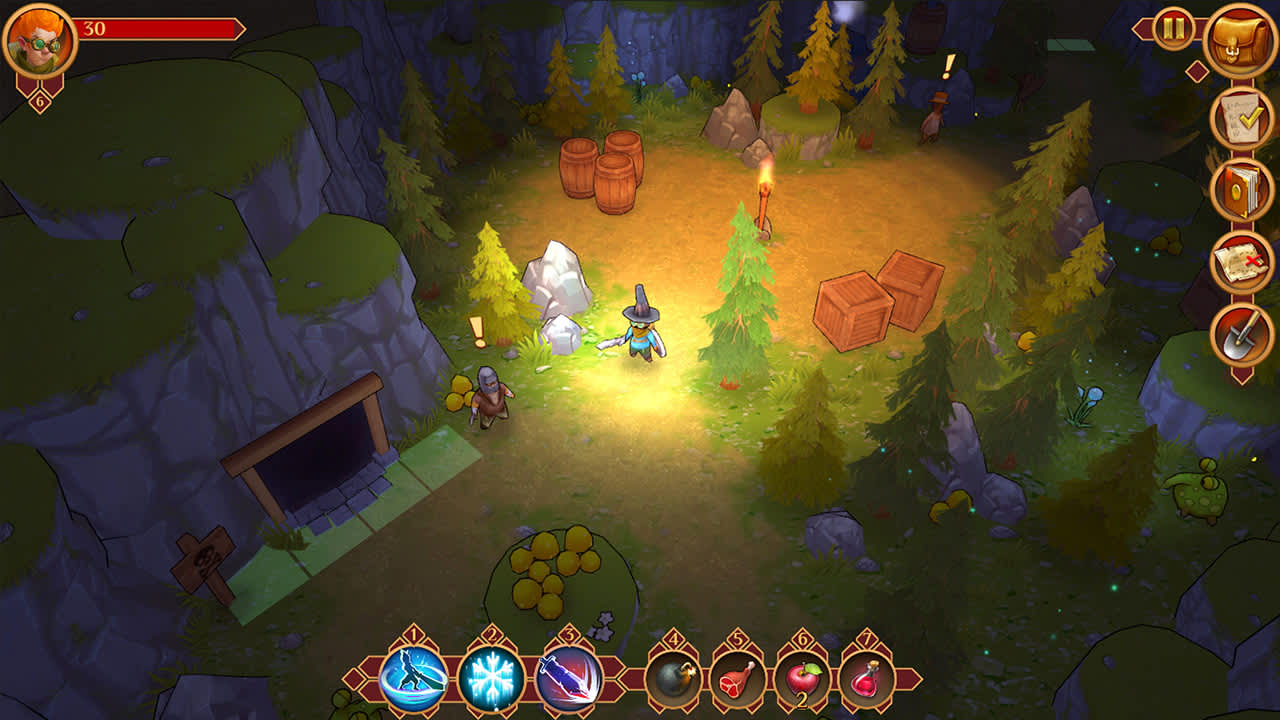
Task: Open the quest log with checkmark
Action: click(1239, 118)
